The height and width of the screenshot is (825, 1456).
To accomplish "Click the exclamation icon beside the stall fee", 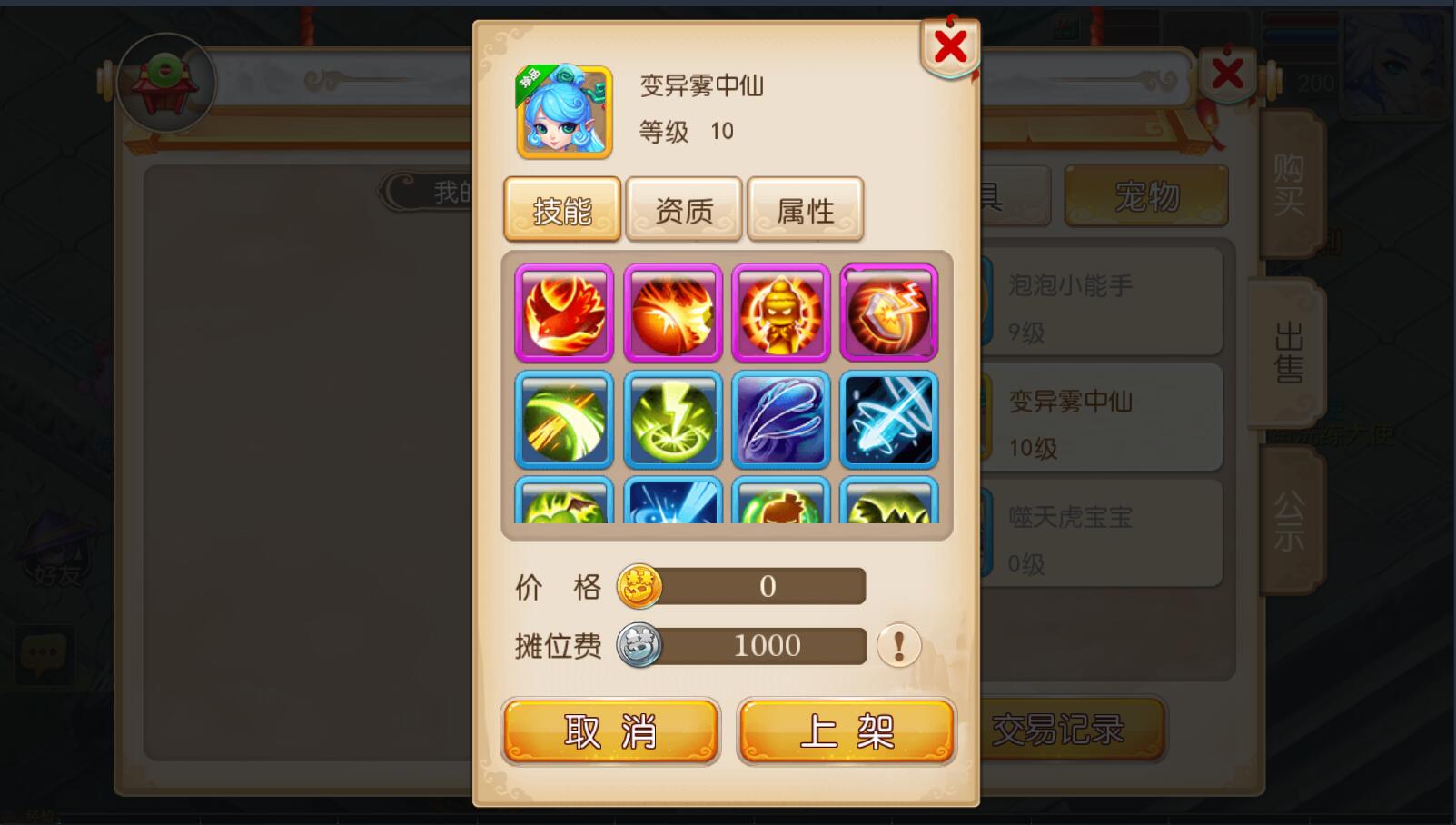I will (897, 647).
